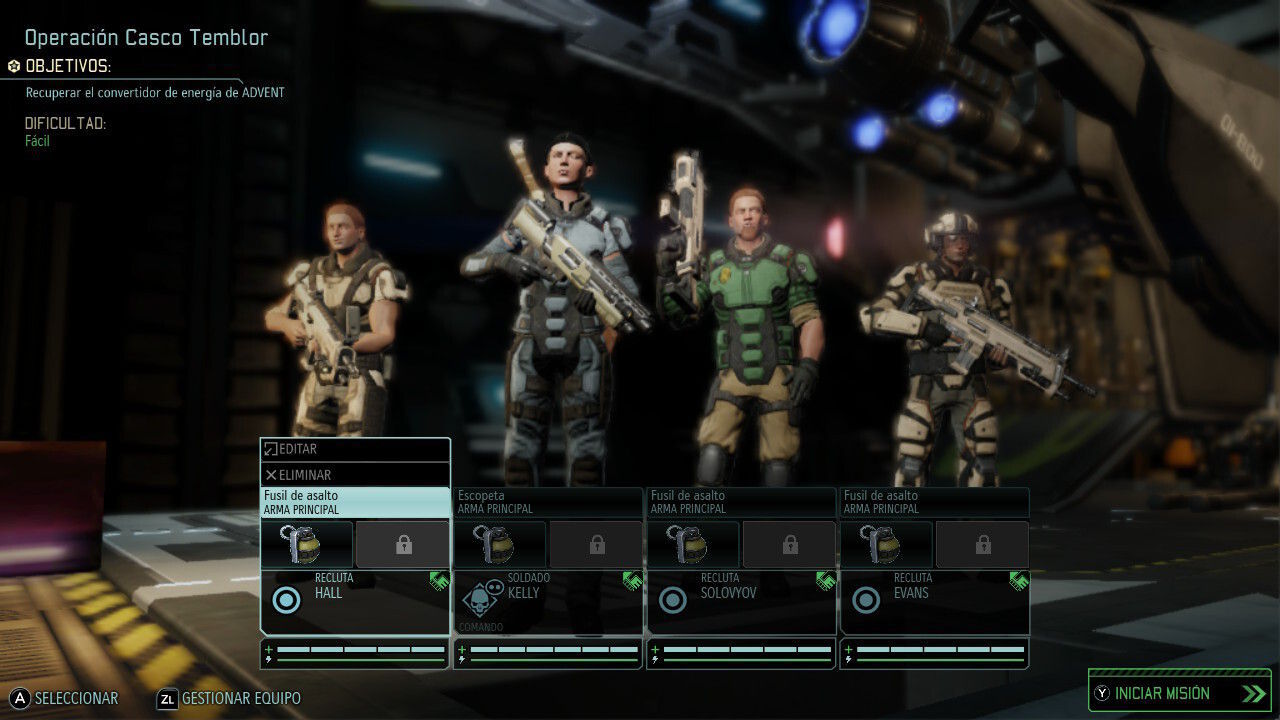Start the mission with Iniciar Misión
This screenshot has width=1280, height=720.
click(1179, 693)
